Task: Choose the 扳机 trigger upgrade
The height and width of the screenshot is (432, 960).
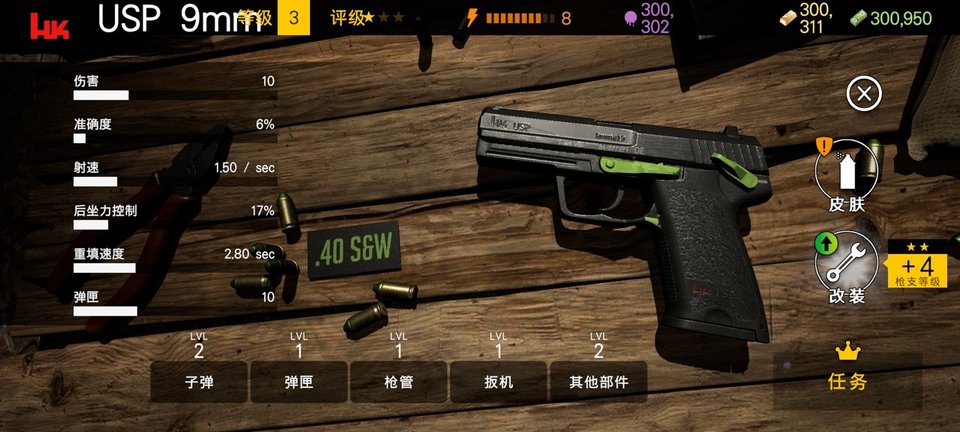Action: 498,381
